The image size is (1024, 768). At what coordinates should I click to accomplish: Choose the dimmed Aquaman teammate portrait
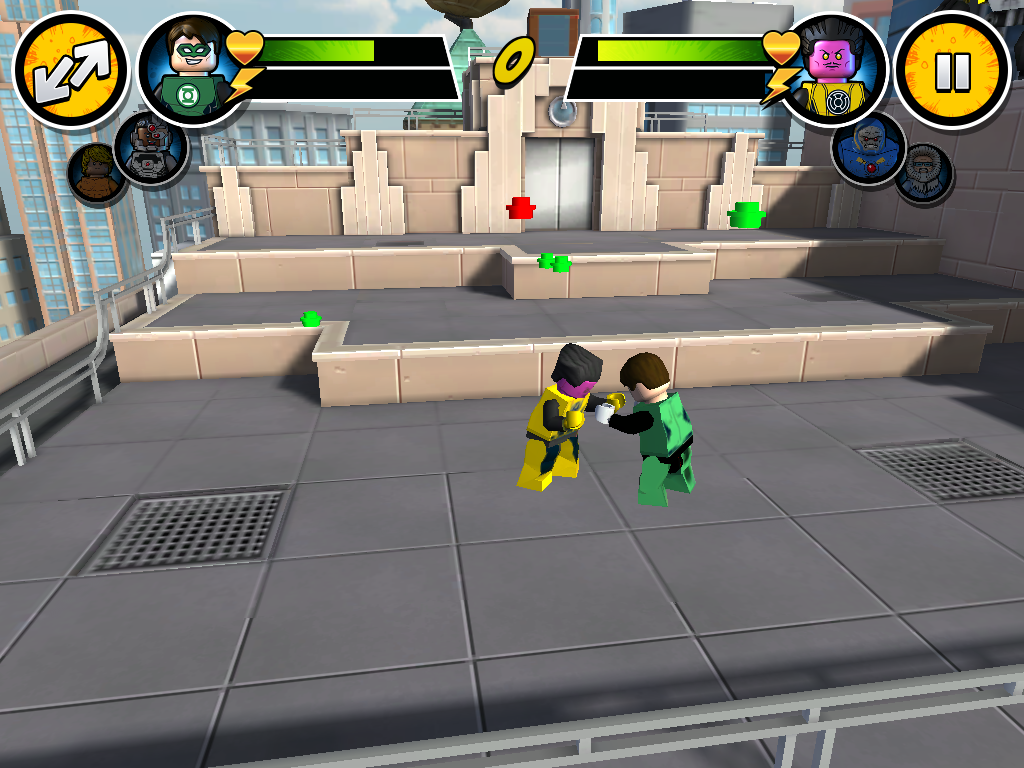pyautogui.click(x=96, y=173)
